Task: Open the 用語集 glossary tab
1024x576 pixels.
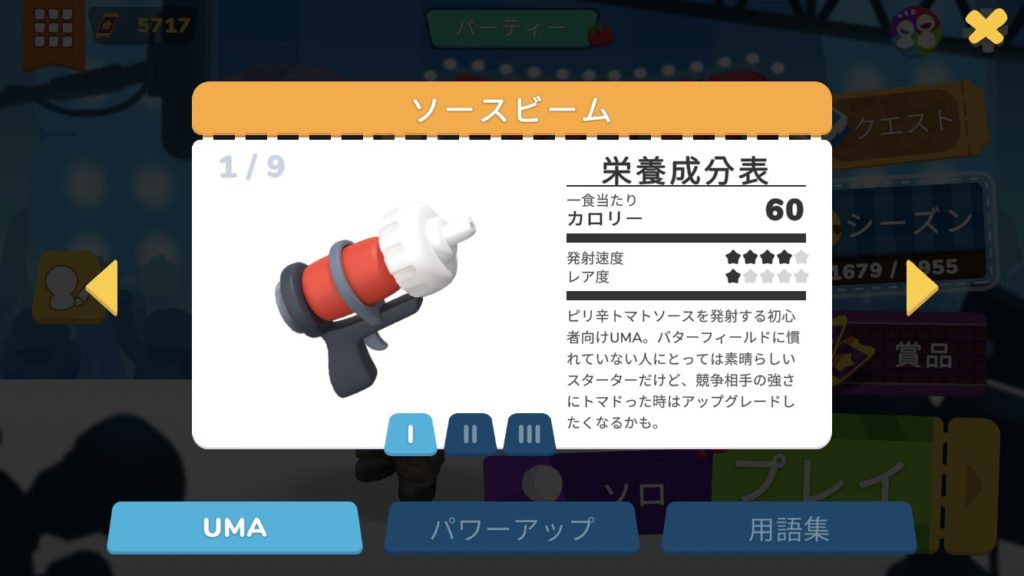Action: click(x=788, y=527)
